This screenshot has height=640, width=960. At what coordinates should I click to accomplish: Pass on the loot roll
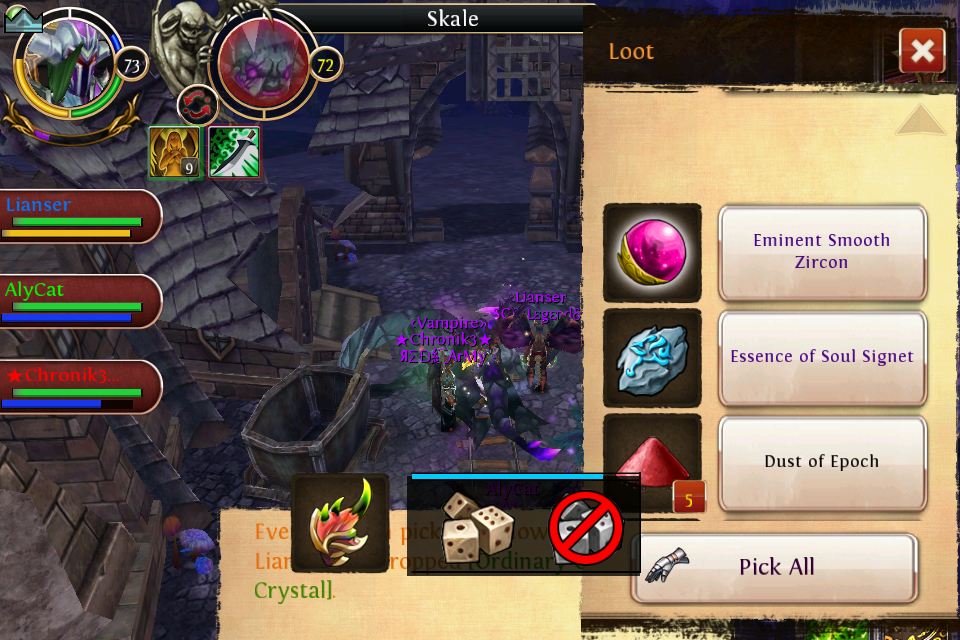pyautogui.click(x=586, y=526)
